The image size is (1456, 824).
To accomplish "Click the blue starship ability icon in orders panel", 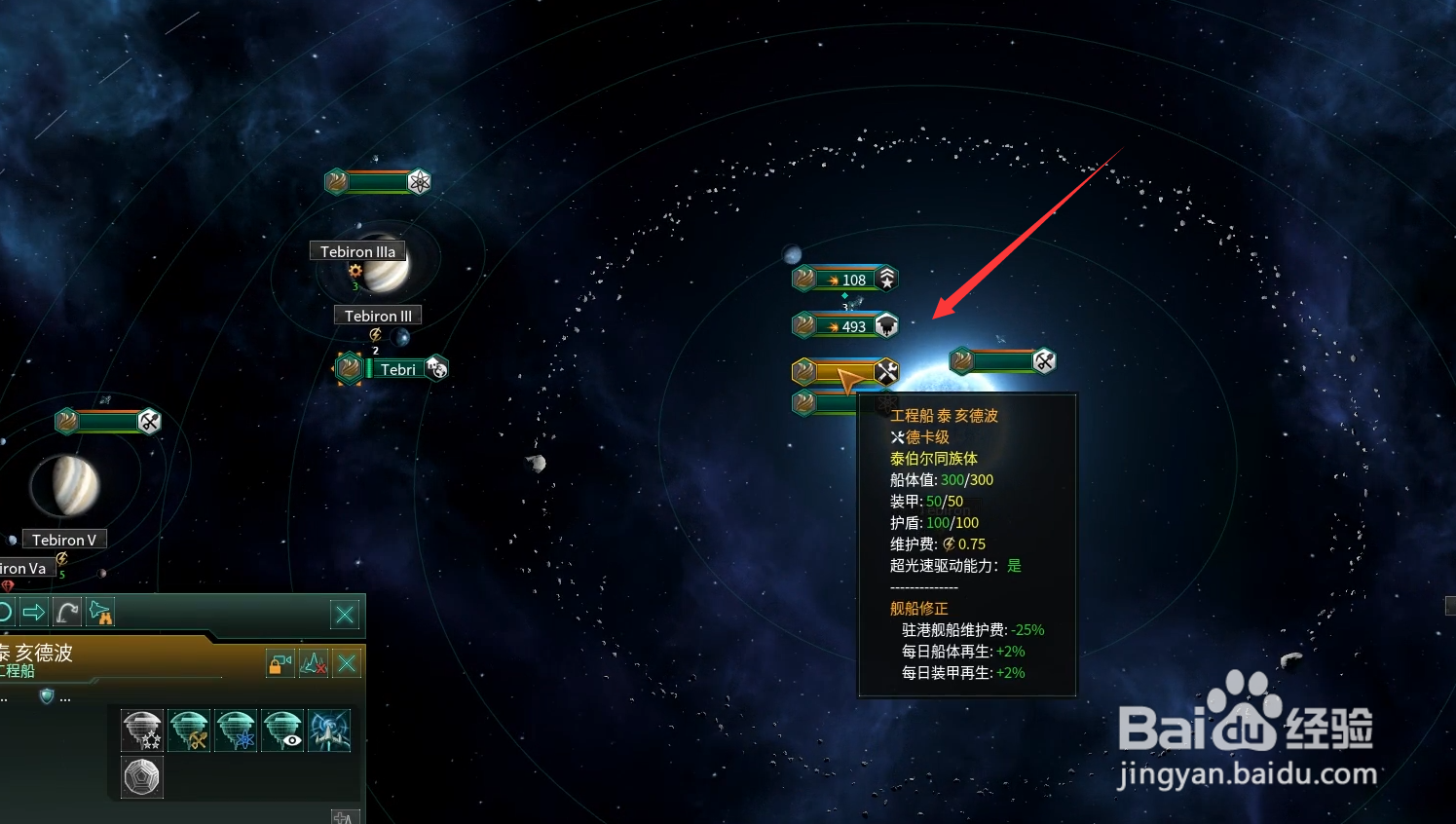I will click(x=329, y=730).
